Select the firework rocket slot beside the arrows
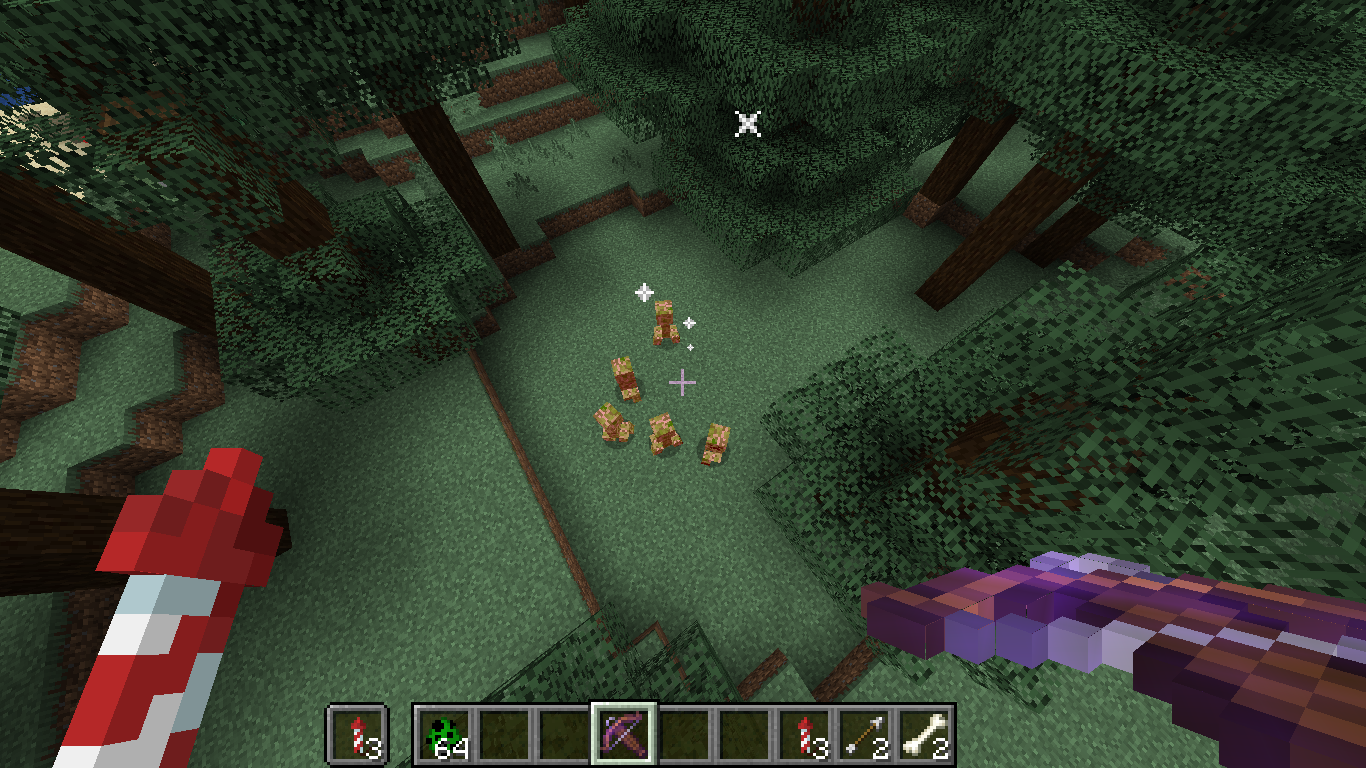 tap(804, 735)
